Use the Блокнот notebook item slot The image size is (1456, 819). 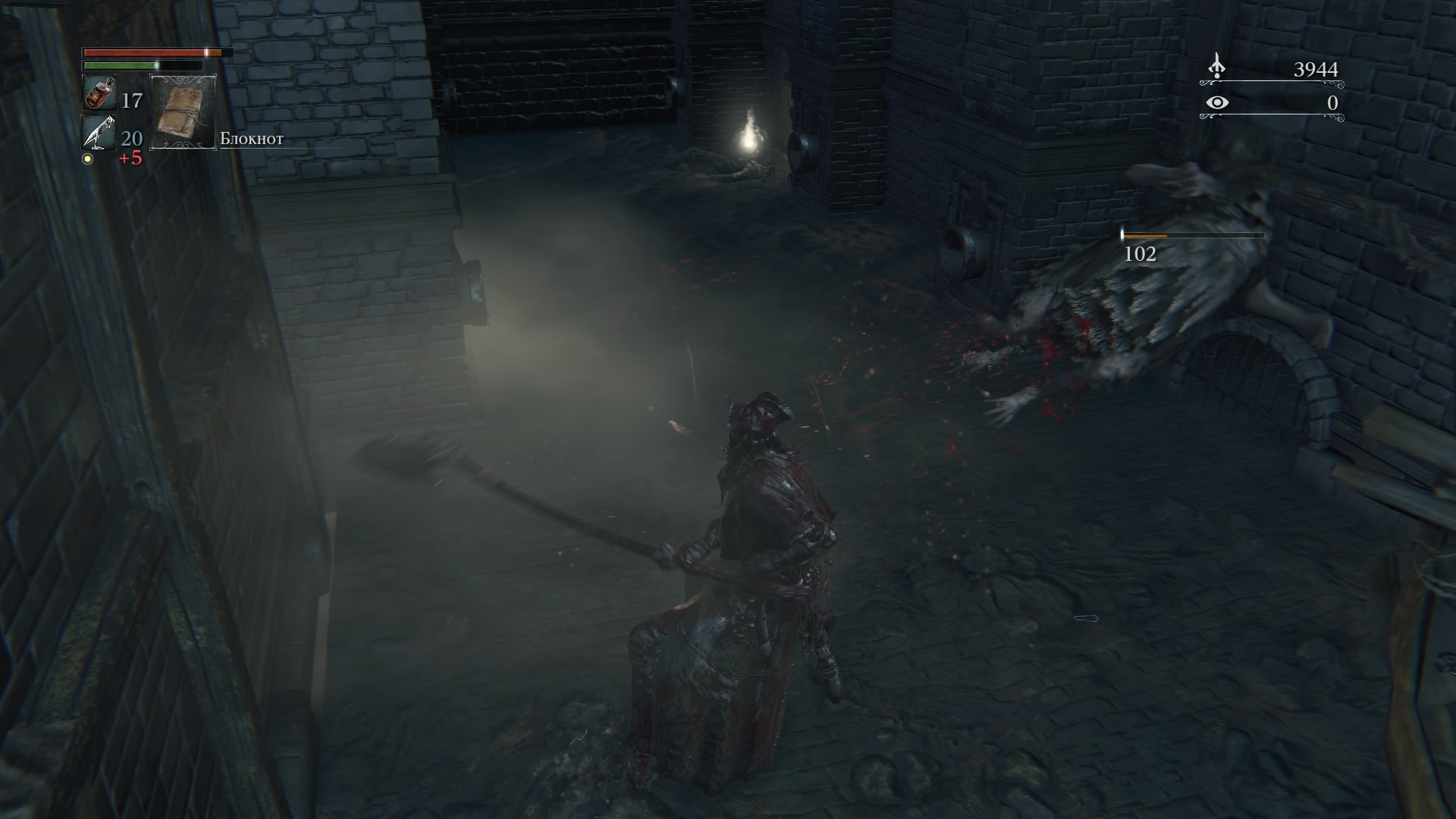[x=184, y=111]
